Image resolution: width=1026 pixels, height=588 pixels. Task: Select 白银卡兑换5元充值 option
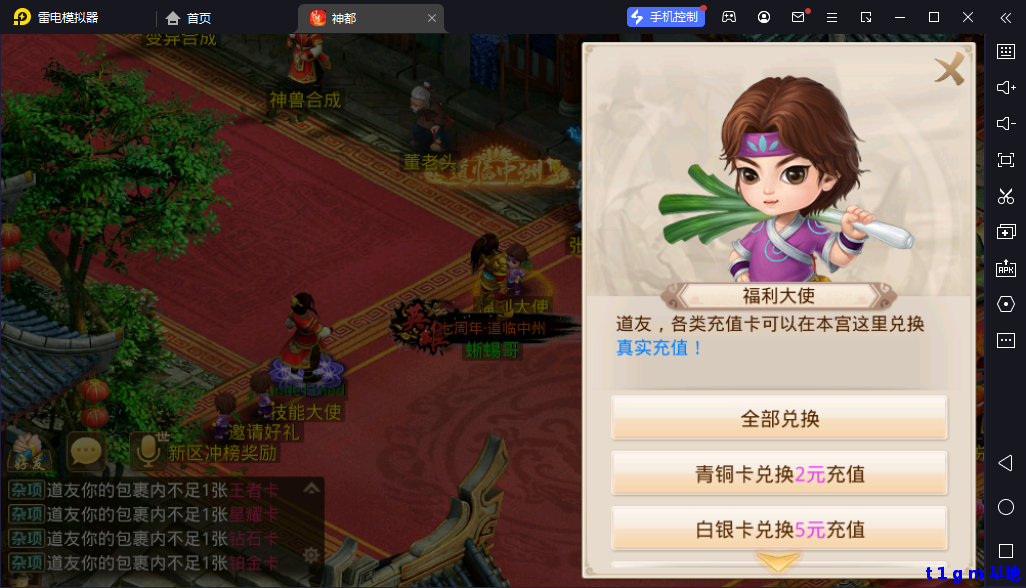click(x=779, y=528)
